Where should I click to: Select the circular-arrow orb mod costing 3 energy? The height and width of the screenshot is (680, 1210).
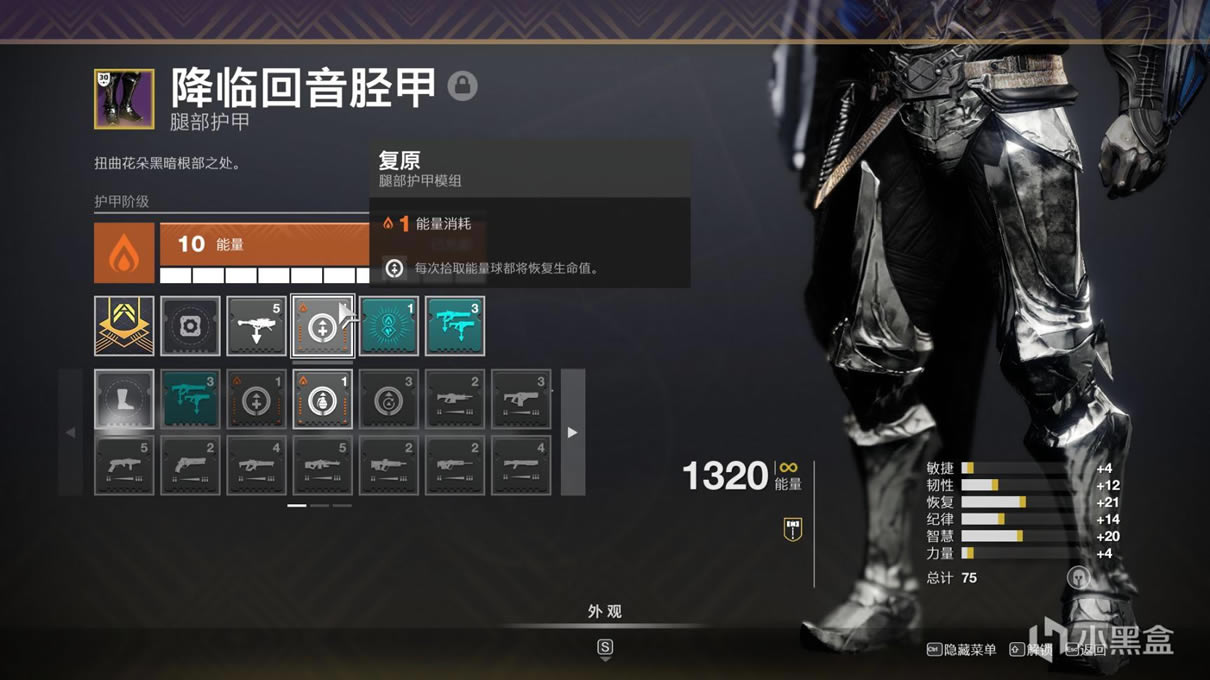pos(388,400)
